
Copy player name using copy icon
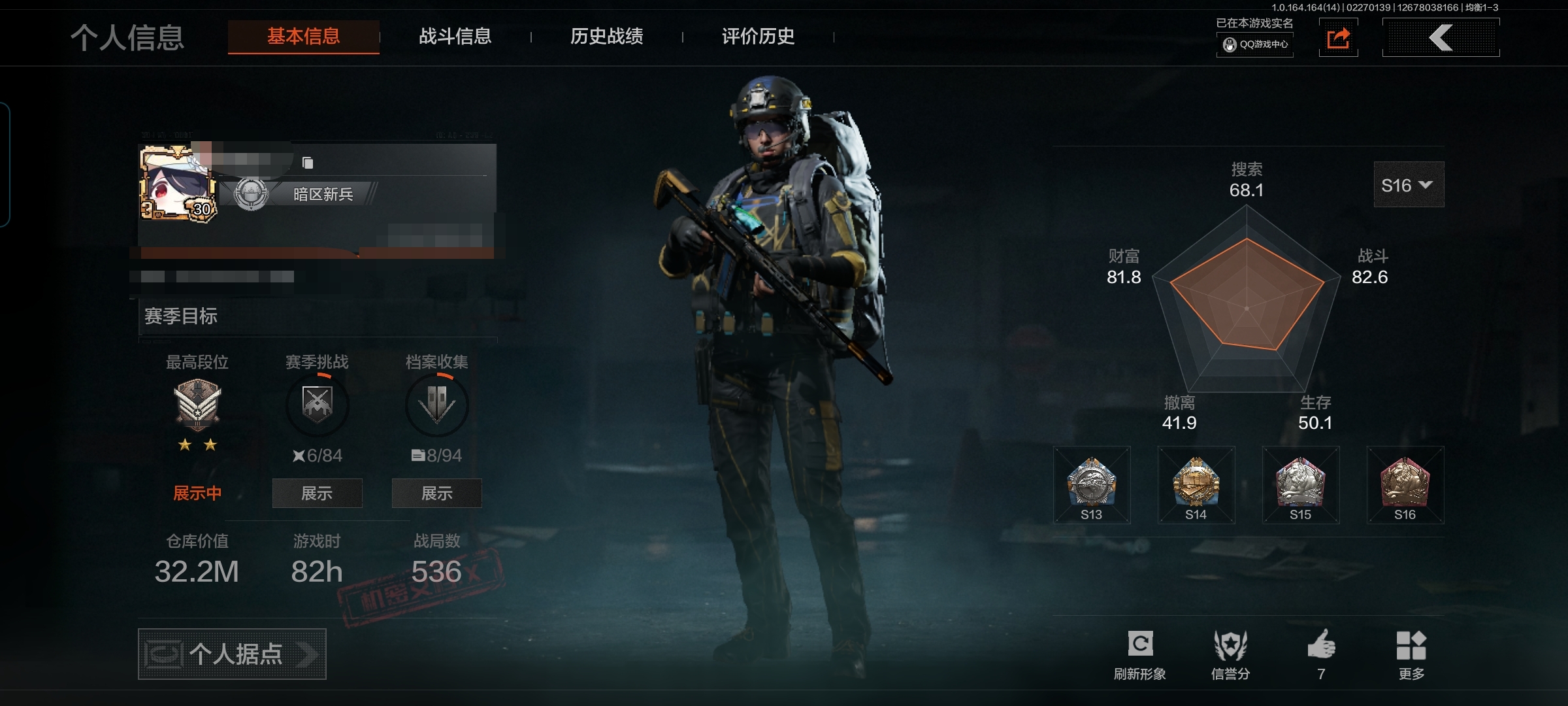308,163
